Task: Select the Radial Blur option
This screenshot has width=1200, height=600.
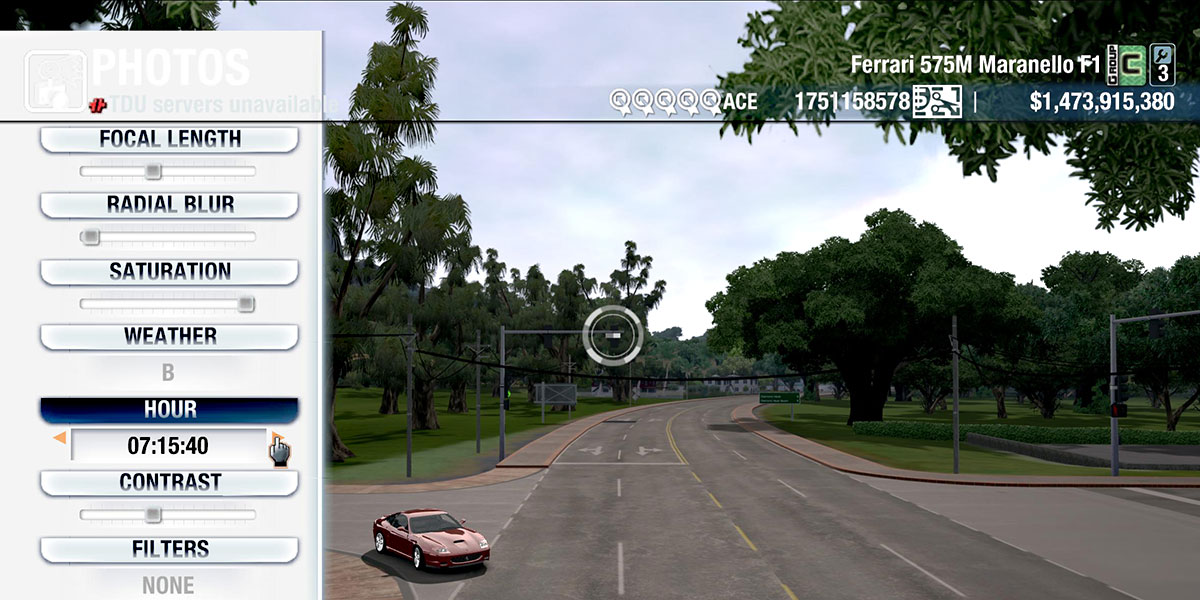Action: [x=169, y=205]
